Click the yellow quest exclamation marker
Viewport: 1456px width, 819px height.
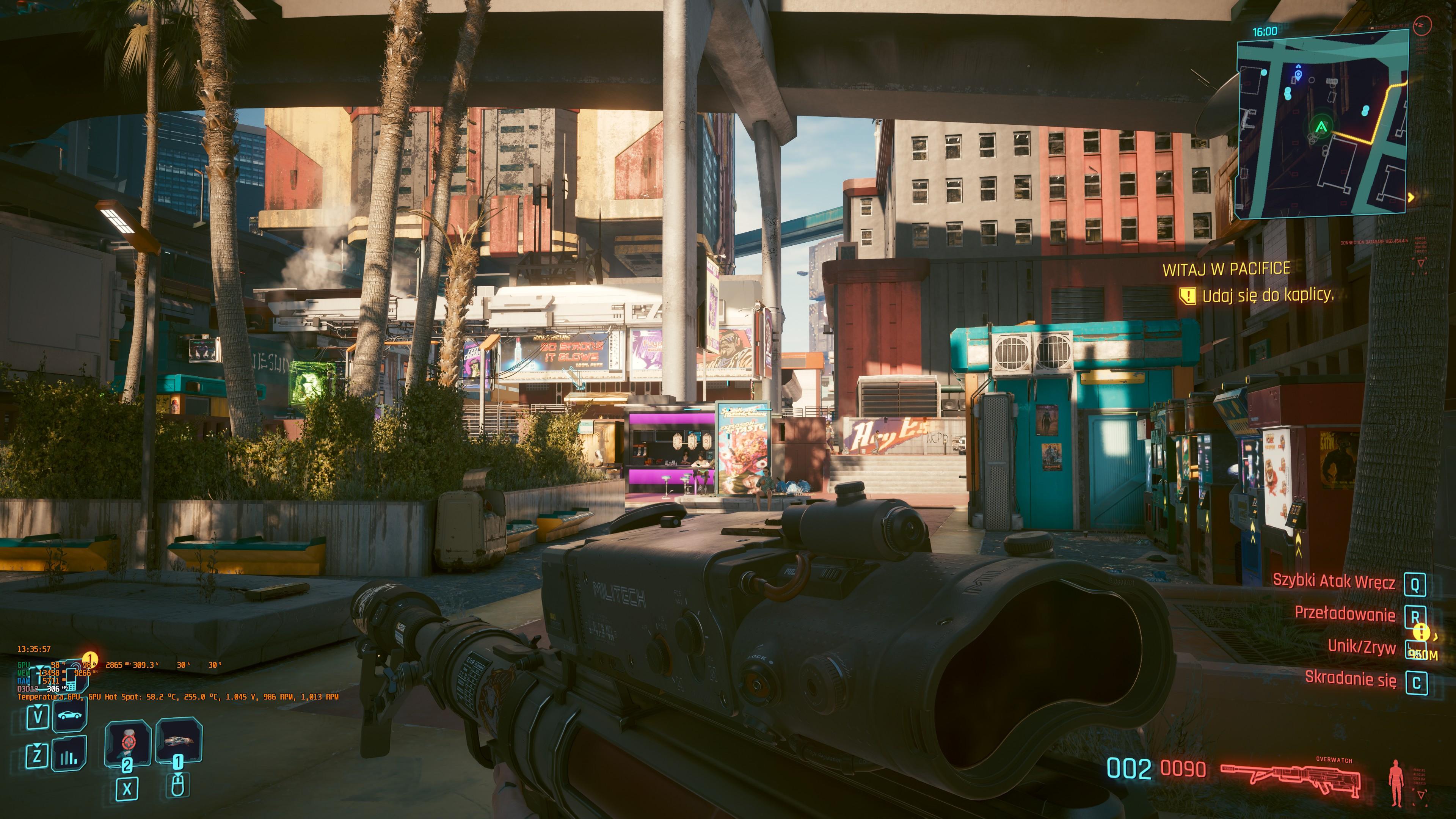(1421, 632)
